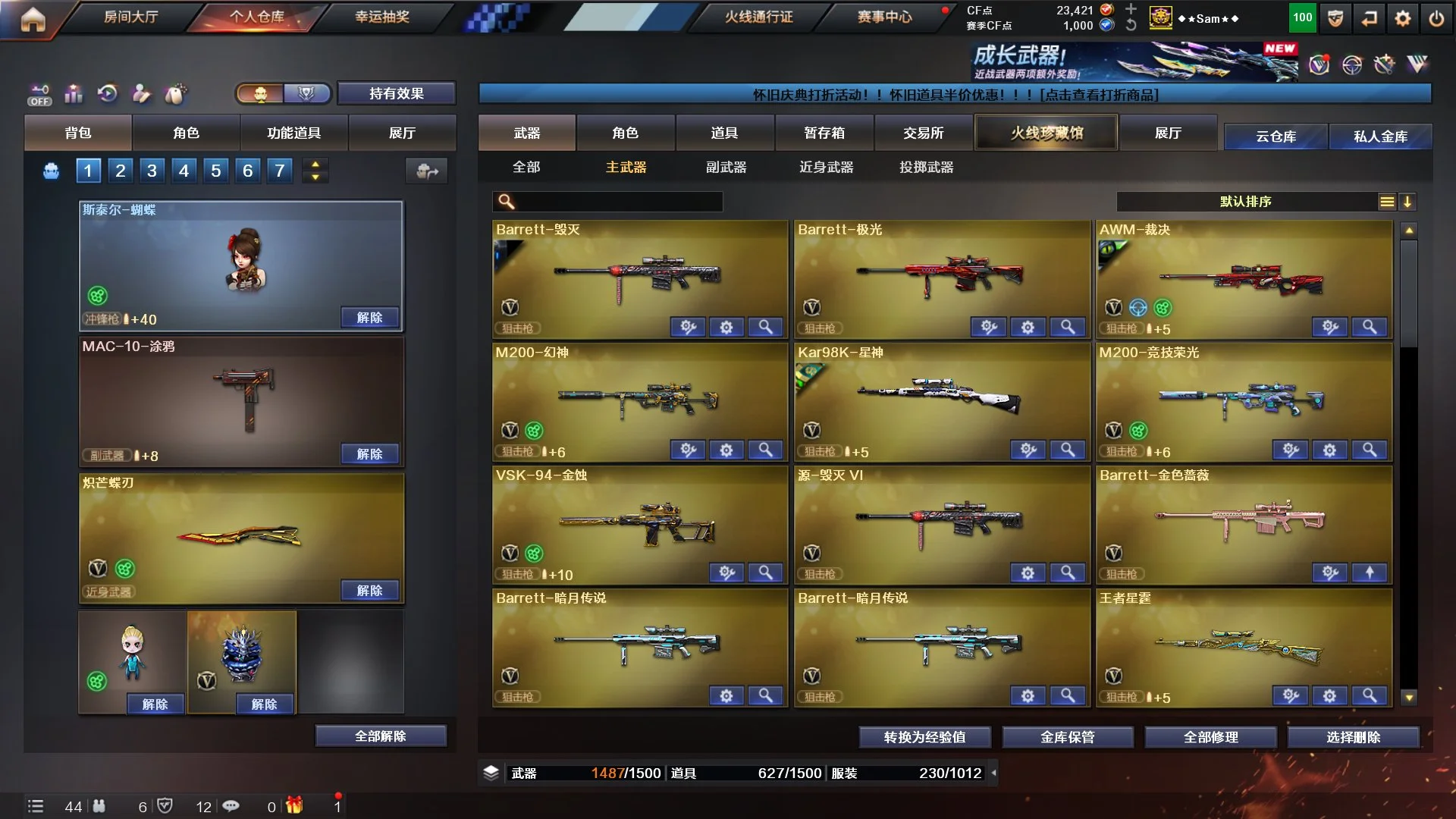Unequip all with 全部解除
Screen dimensions: 1456x819
click(x=380, y=736)
